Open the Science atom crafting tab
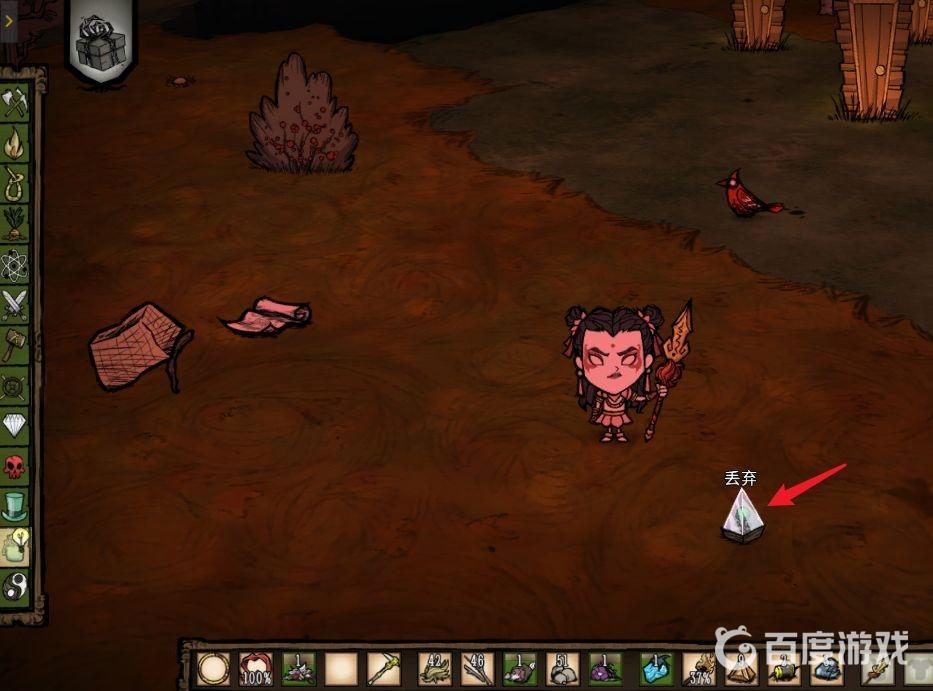Screen dimensions: 933x691 point(14,265)
